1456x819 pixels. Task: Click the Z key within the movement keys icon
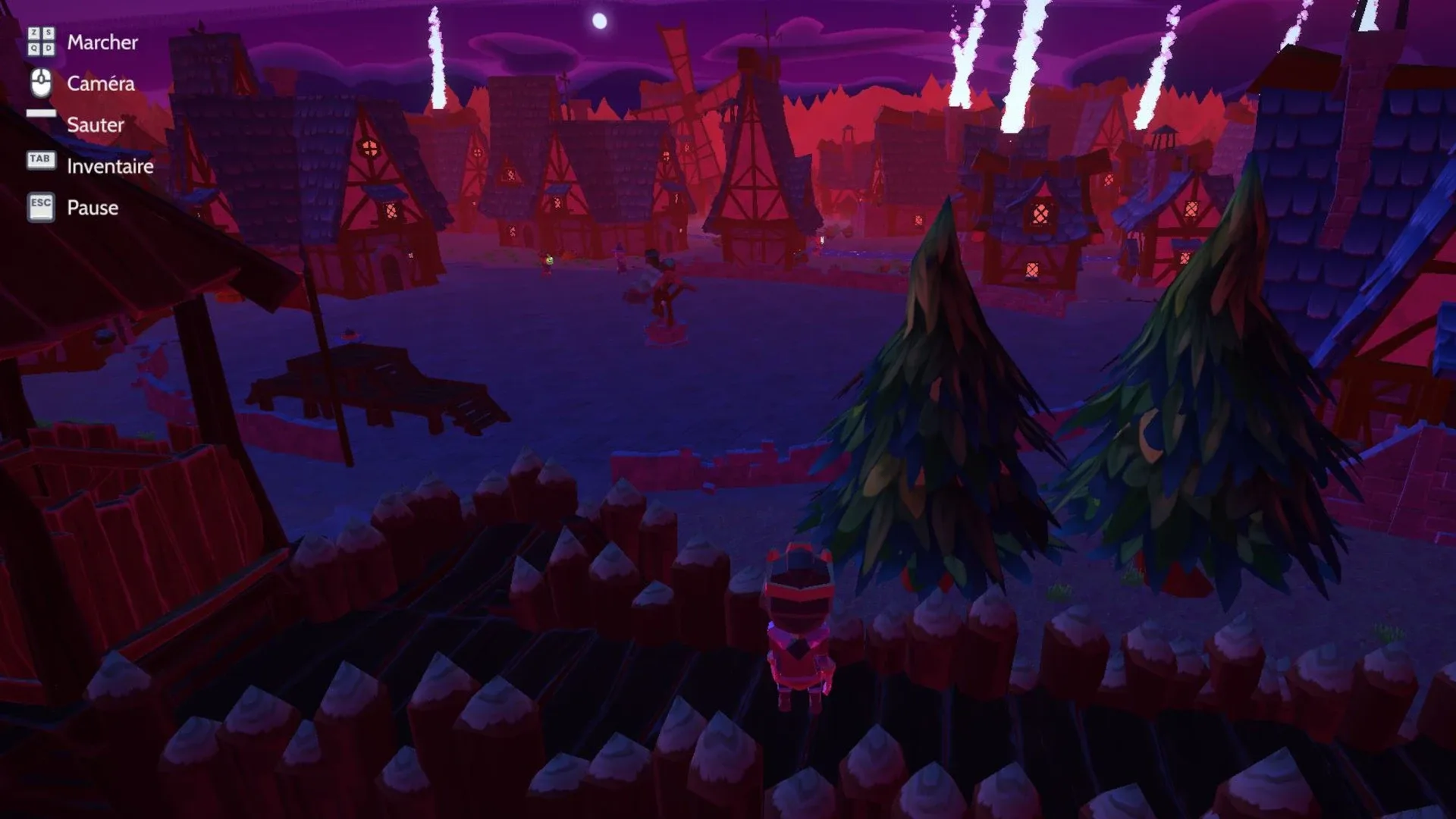34,33
